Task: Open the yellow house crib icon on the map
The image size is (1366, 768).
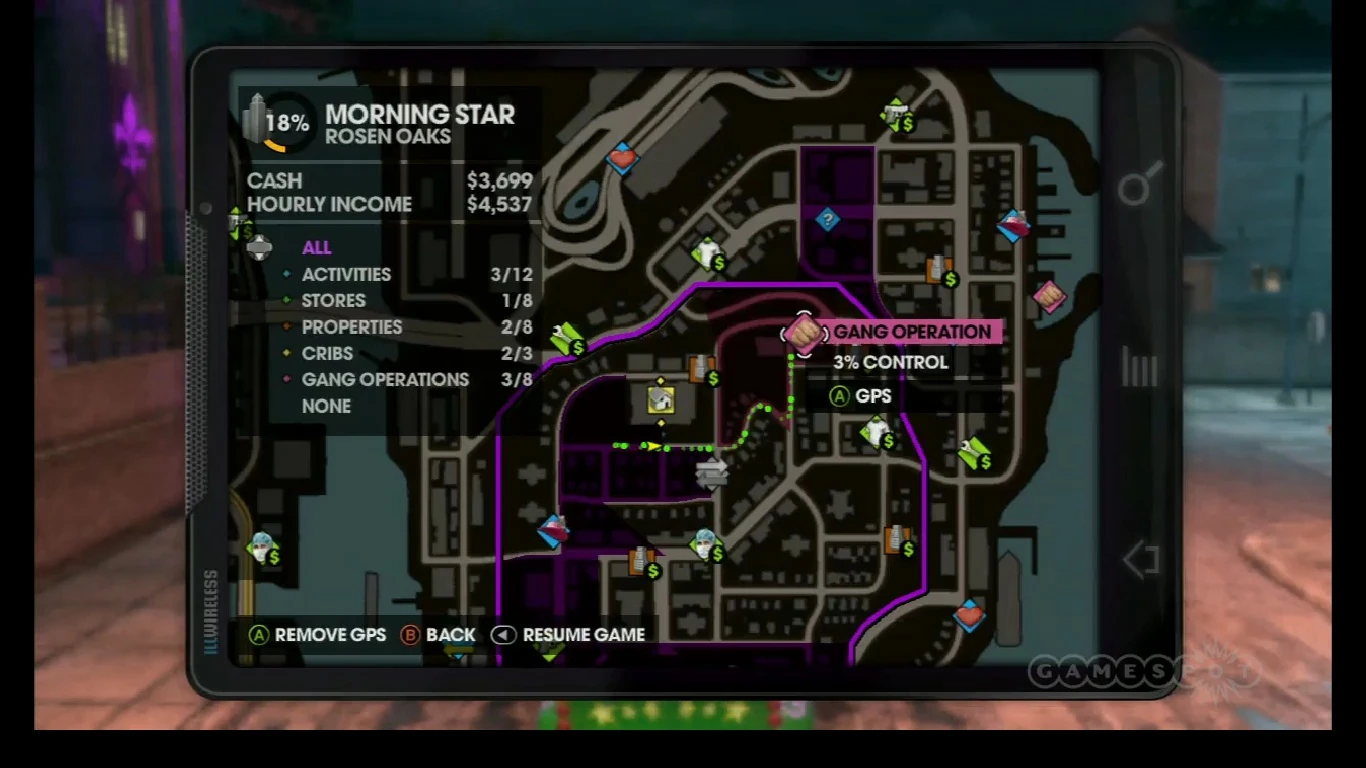Action: (661, 400)
